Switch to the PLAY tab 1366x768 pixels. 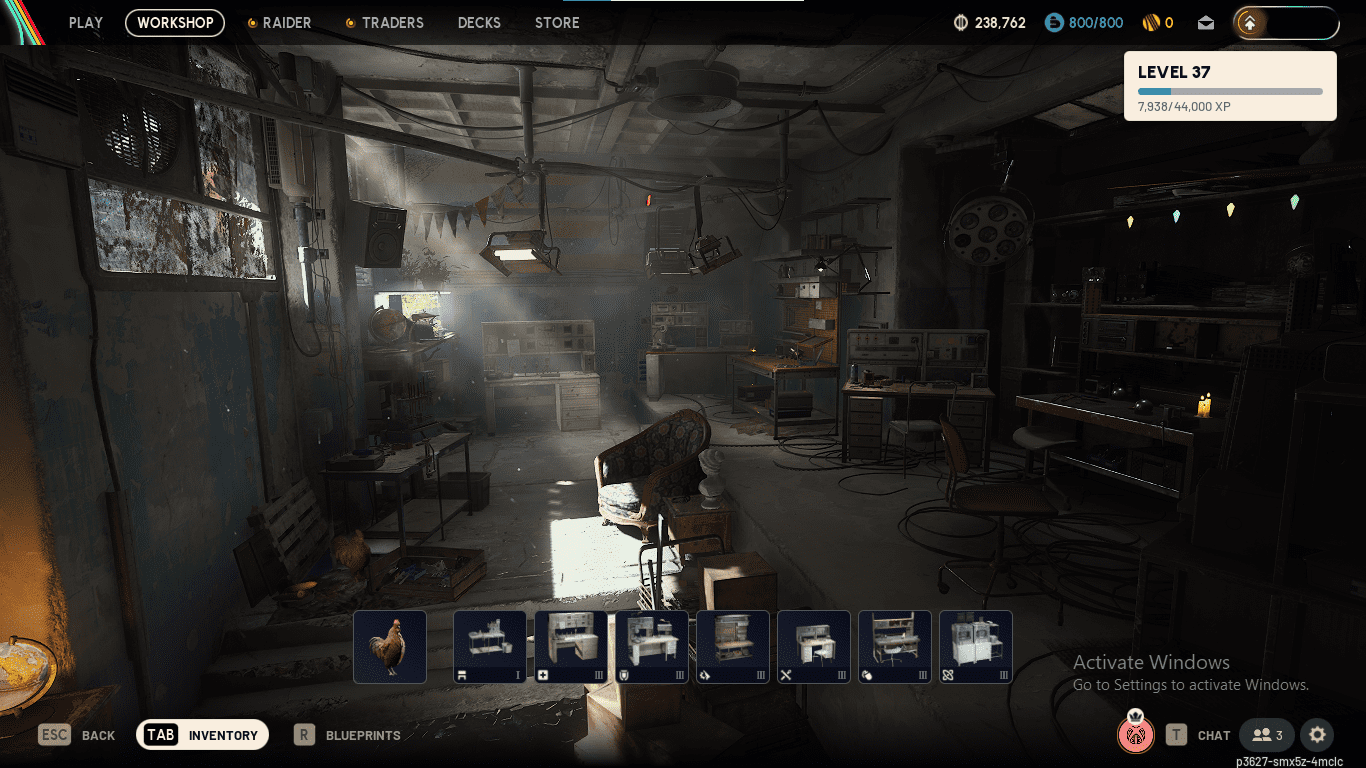pos(85,23)
